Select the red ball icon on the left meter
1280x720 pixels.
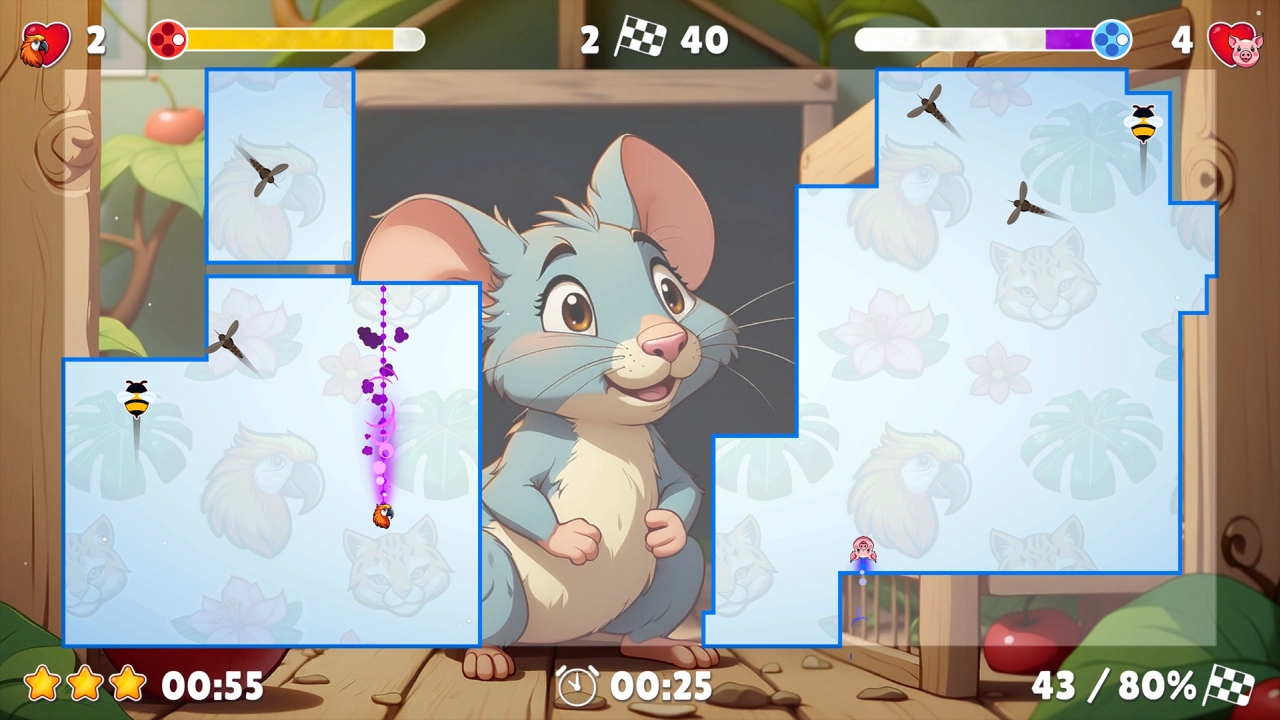click(x=168, y=40)
